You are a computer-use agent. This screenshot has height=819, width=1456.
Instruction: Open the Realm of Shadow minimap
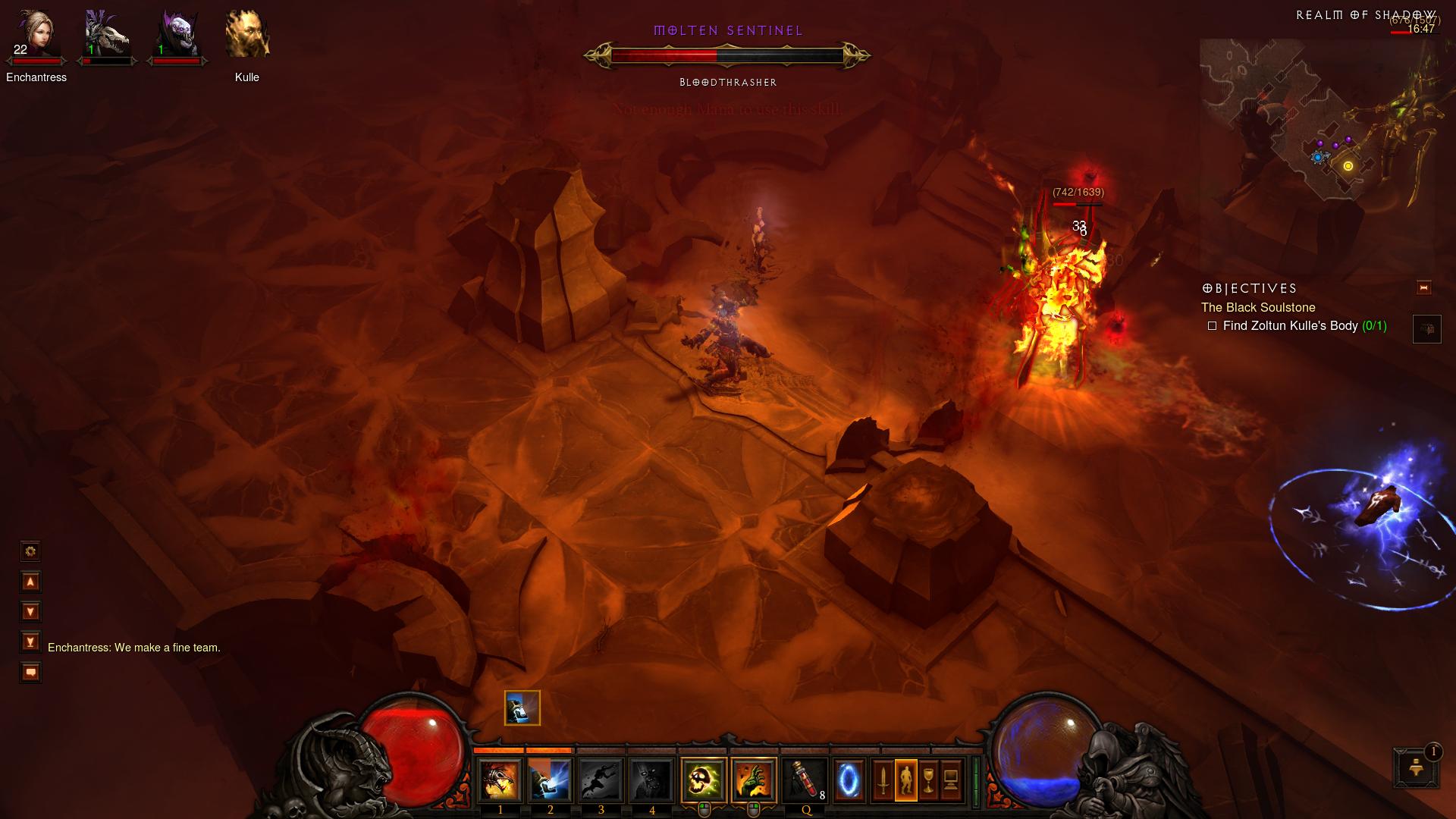tap(1319, 121)
